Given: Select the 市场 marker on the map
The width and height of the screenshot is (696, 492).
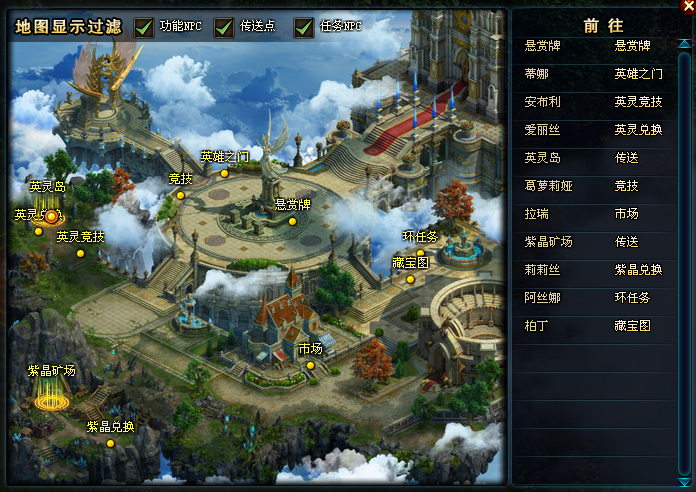Looking at the screenshot, I should pos(311,365).
